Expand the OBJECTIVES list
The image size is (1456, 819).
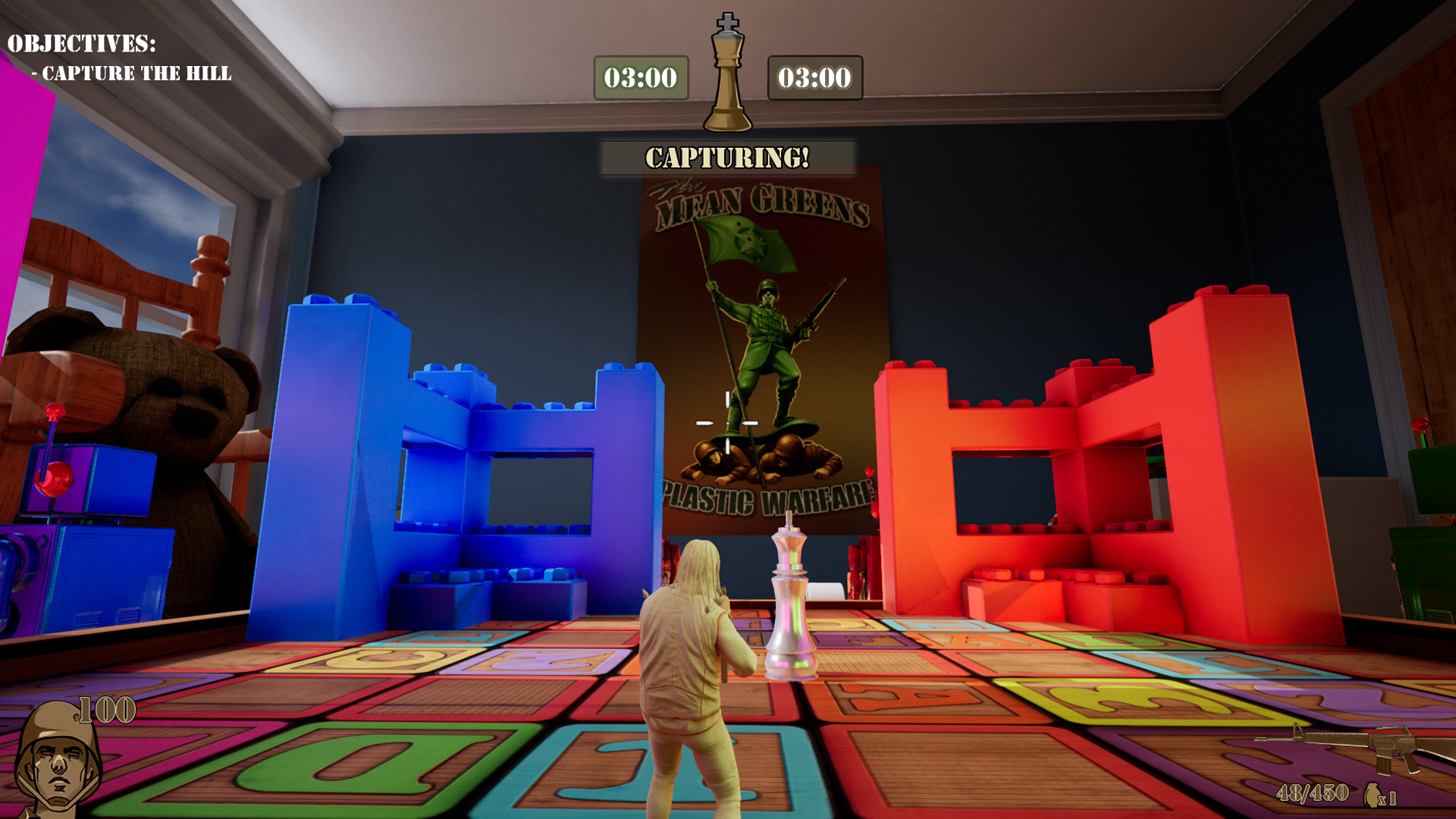(82, 44)
